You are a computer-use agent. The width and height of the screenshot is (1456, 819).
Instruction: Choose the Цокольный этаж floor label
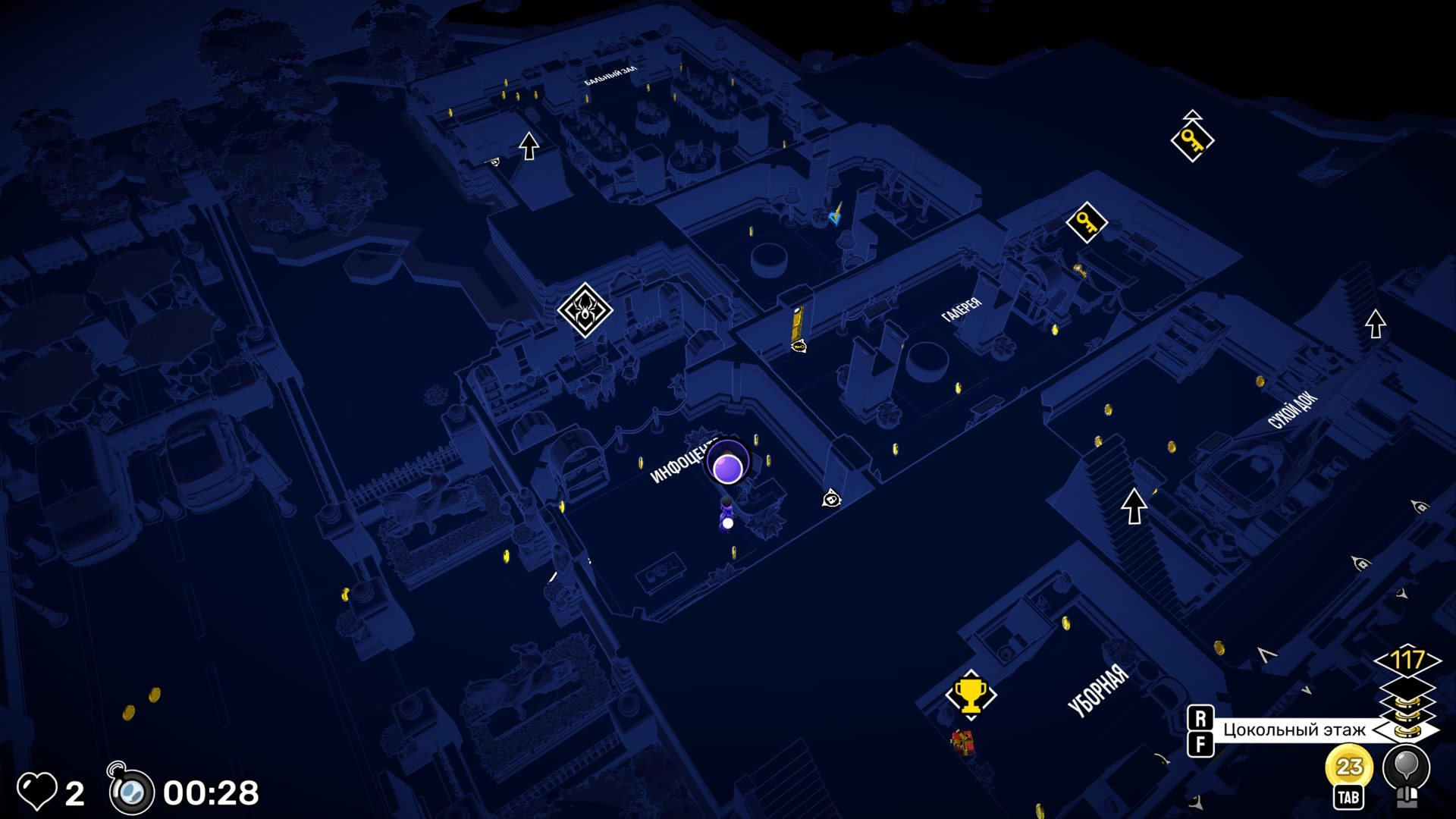point(1294,730)
